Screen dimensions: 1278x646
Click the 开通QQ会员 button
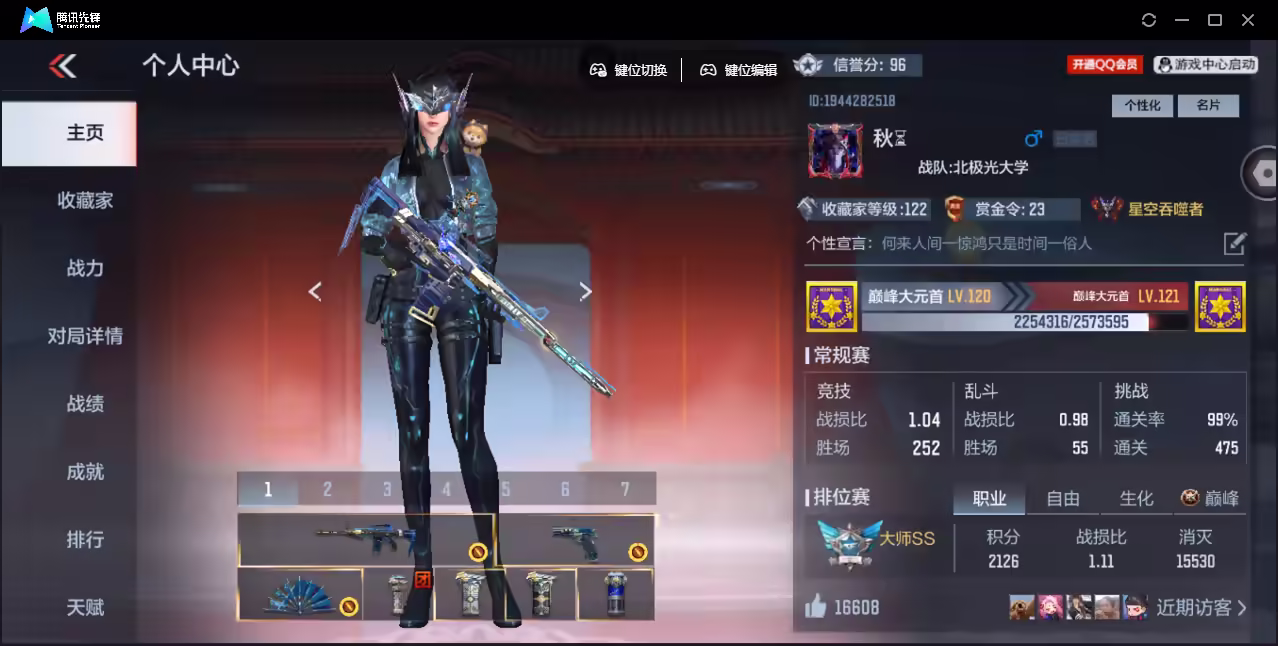1105,65
